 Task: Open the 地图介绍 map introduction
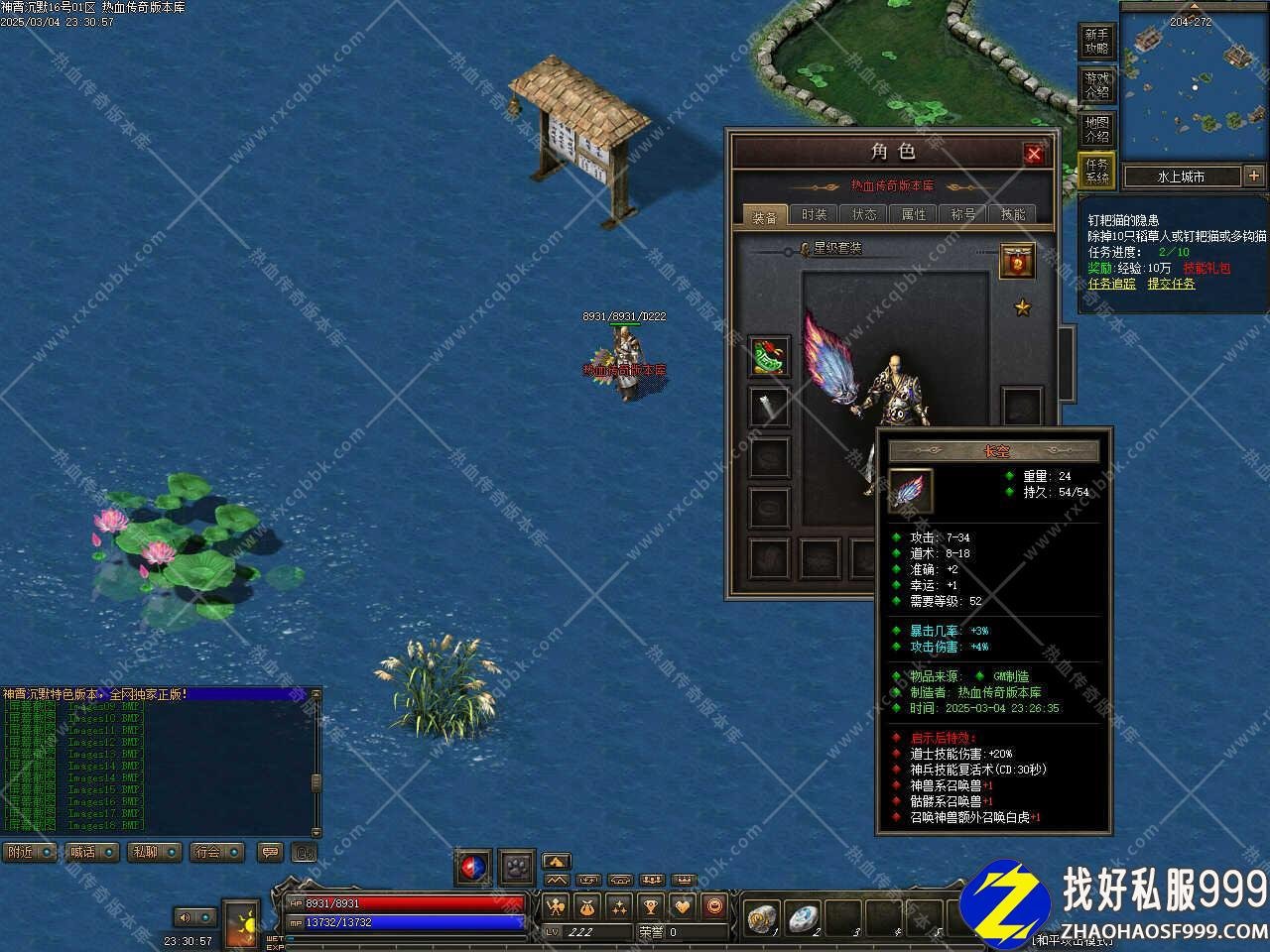(1096, 129)
